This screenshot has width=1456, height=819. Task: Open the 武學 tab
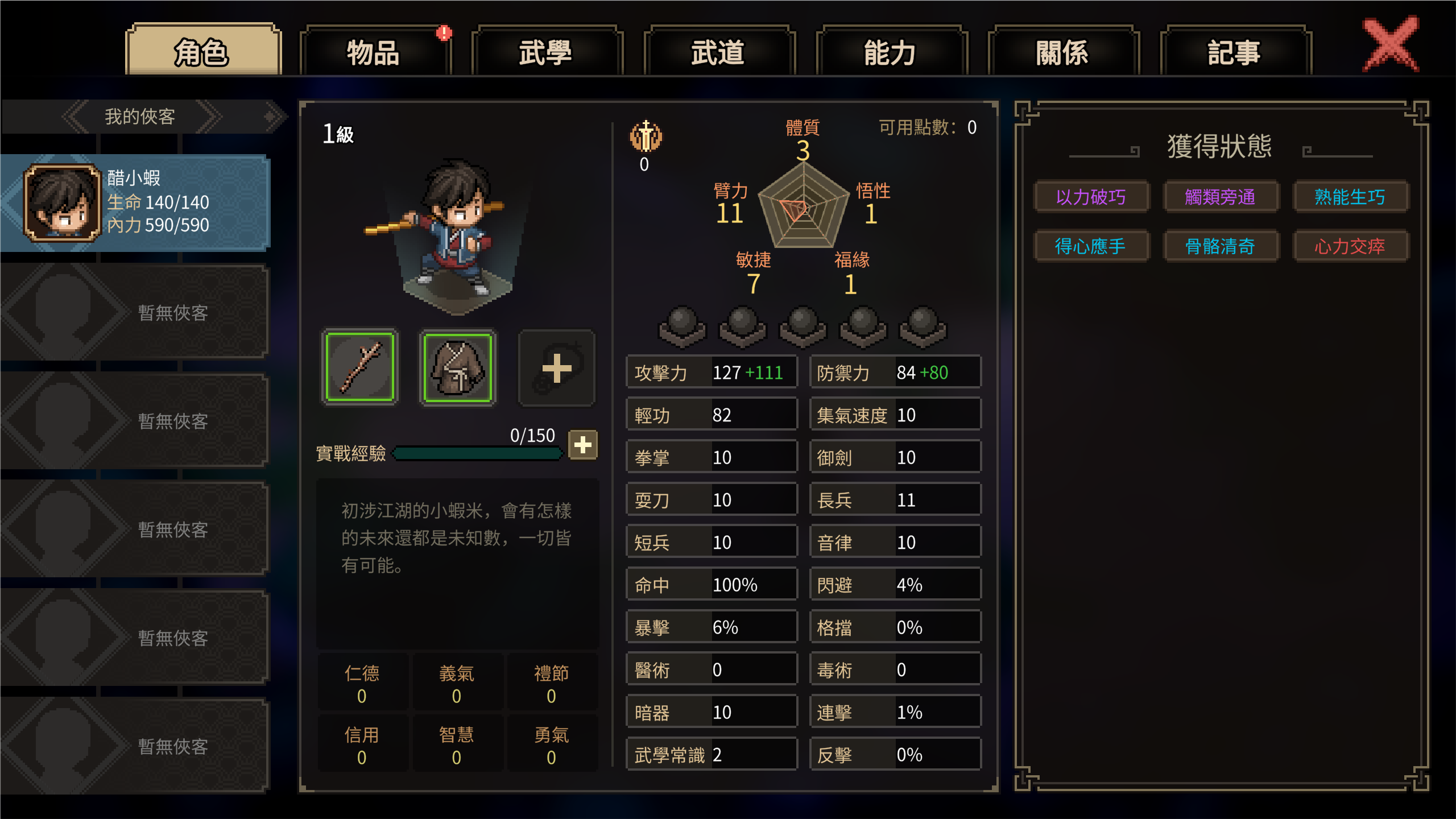(x=546, y=52)
